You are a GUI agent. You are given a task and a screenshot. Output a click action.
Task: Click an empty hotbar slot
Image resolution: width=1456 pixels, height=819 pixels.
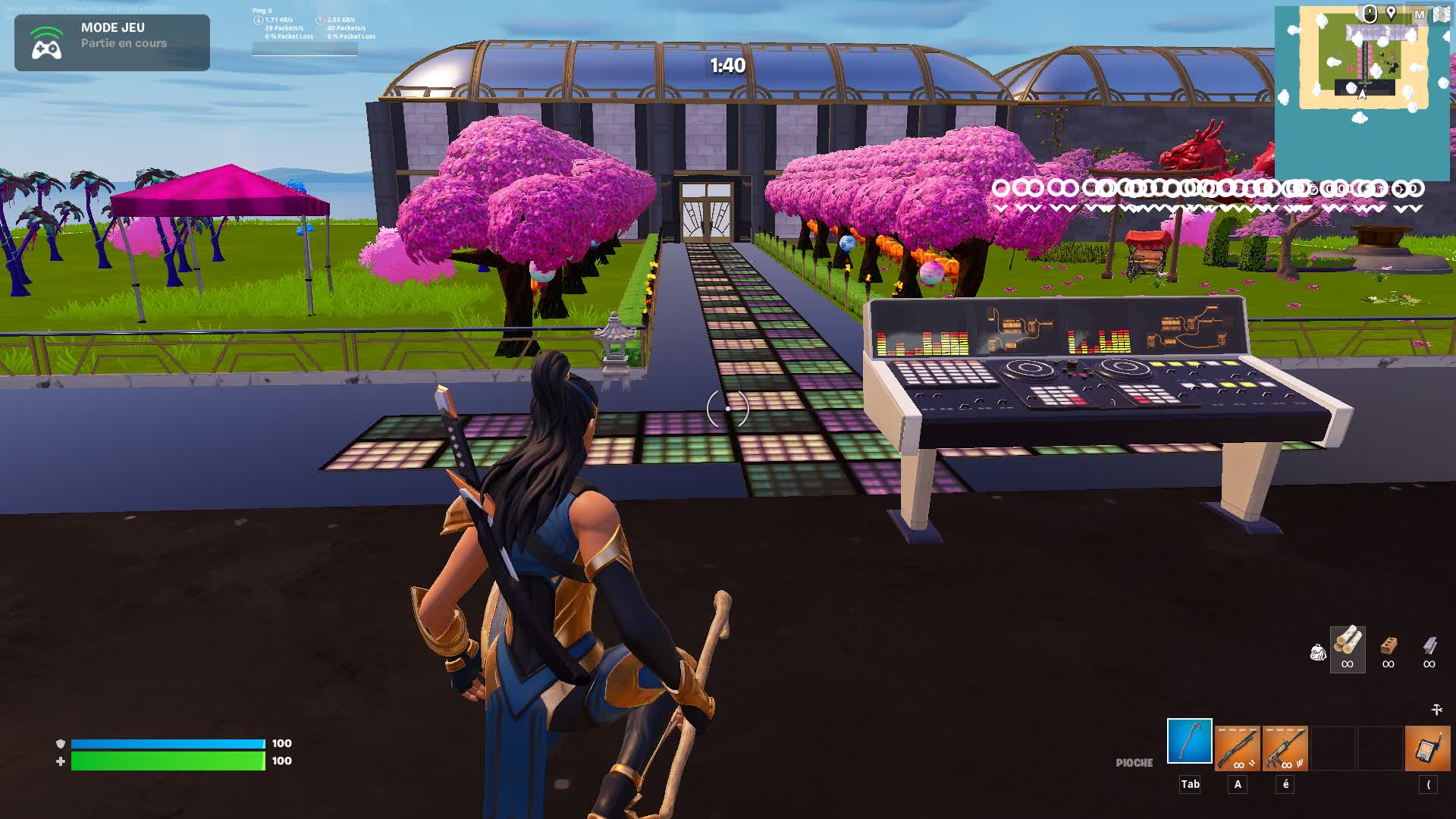coord(1333,745)
